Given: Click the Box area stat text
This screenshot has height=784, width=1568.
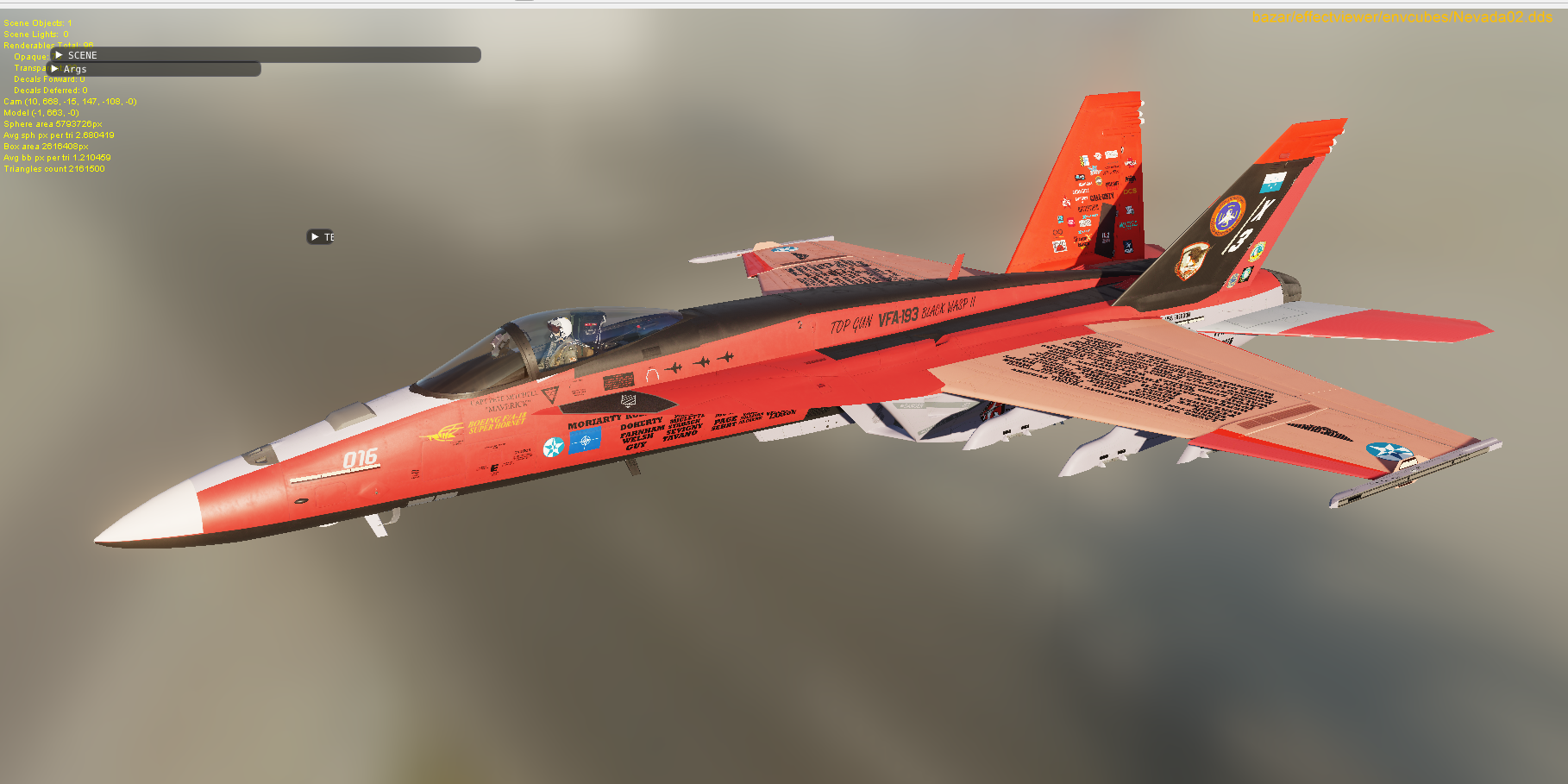Looking at the screenshot, I should point(46,146).
